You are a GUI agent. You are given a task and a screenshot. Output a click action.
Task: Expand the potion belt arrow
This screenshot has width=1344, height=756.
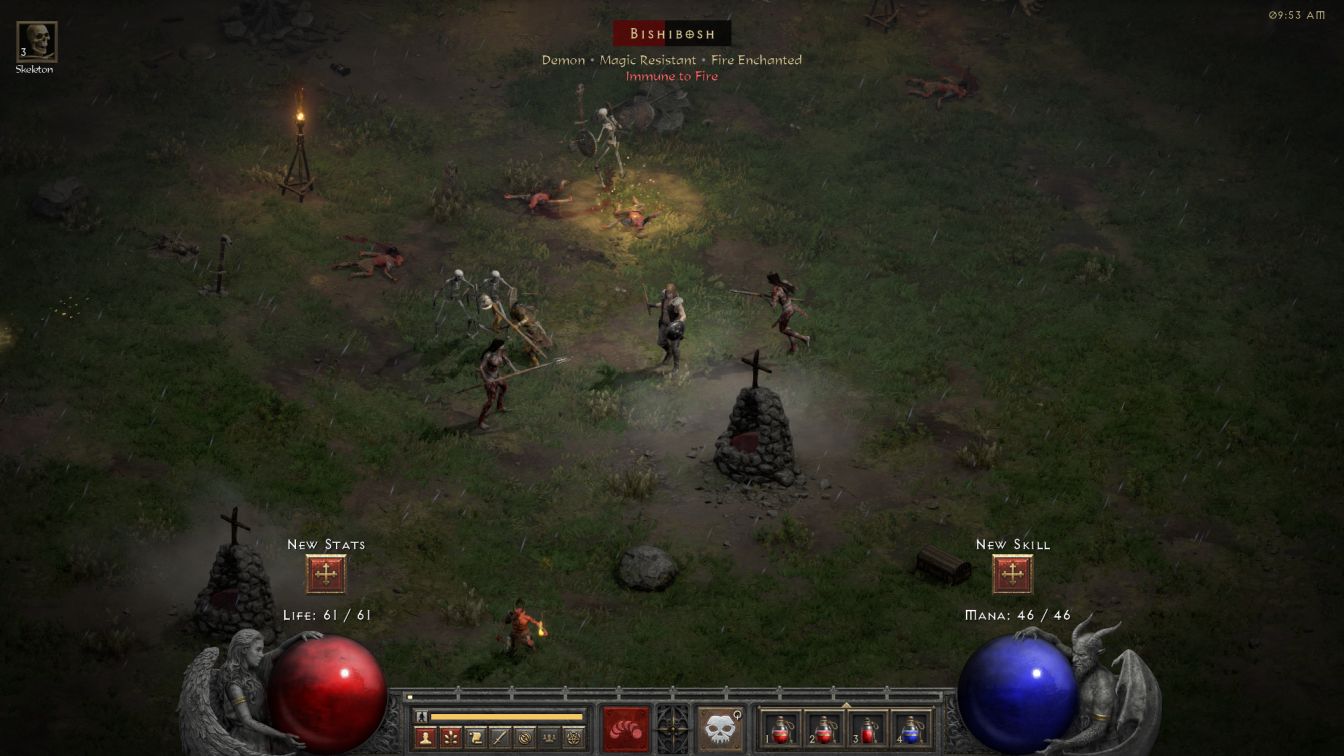click(x=846, y=705)
